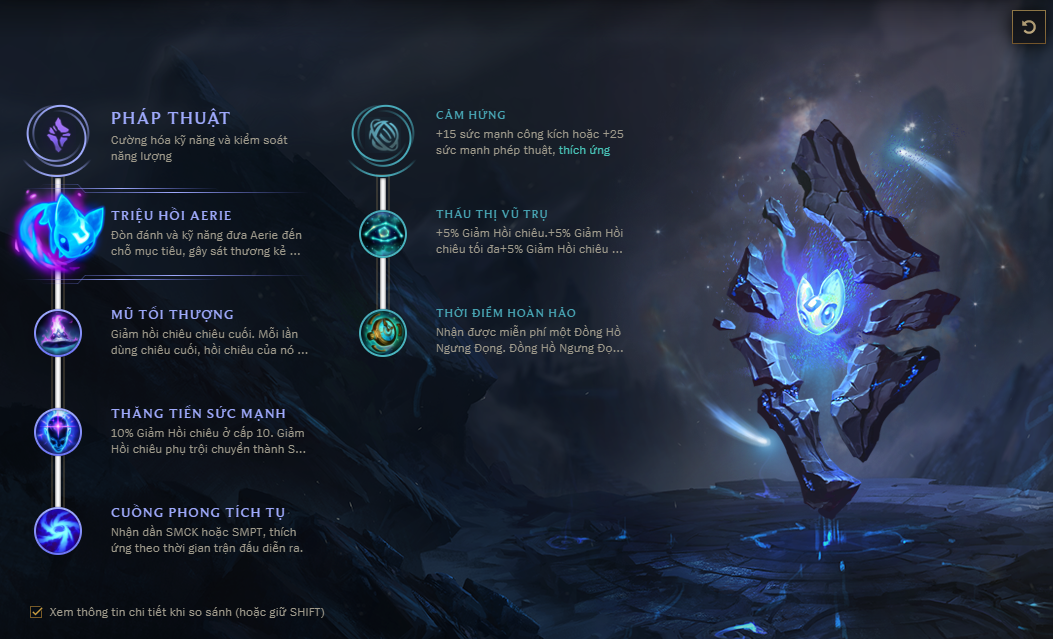The width and height of the screenshot is (1053, 639).
Task: Pick the Mũ Tối Thượng rune
Action: [59, 332]
